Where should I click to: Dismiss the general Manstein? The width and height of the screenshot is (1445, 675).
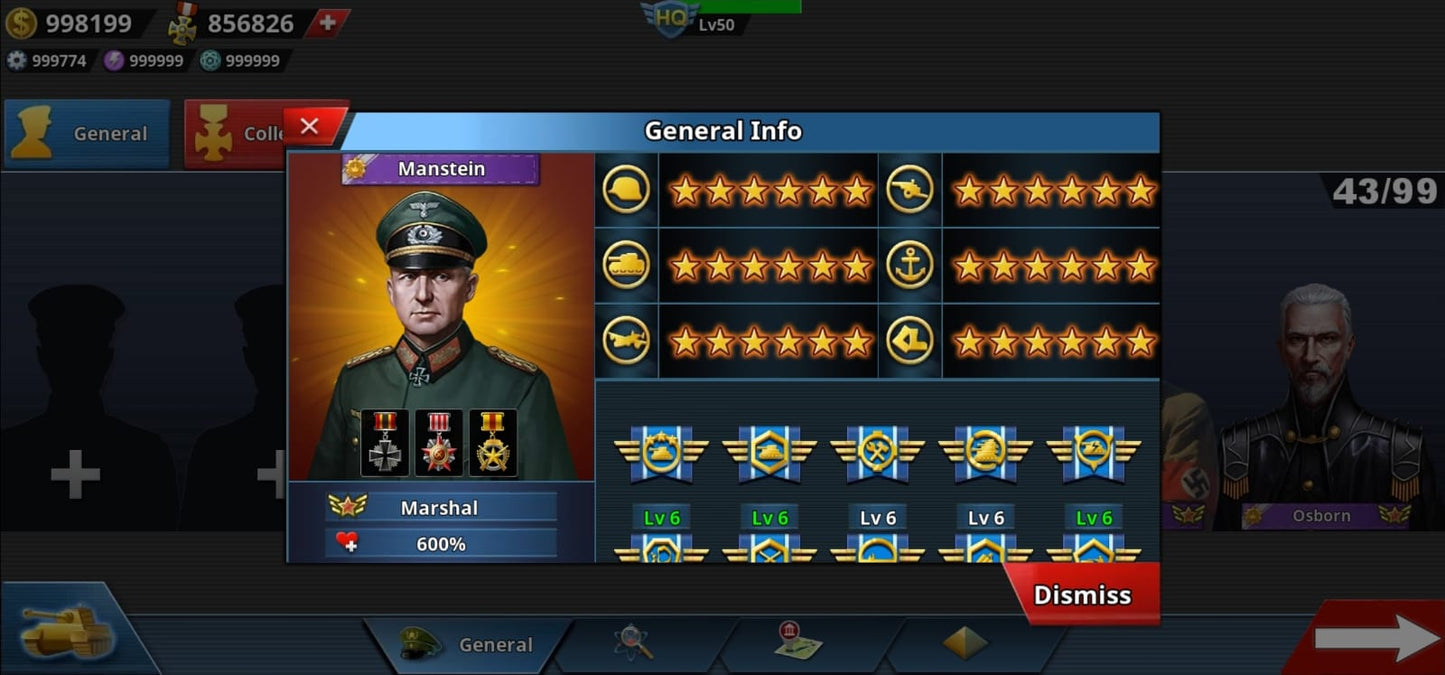[1082, 595]
